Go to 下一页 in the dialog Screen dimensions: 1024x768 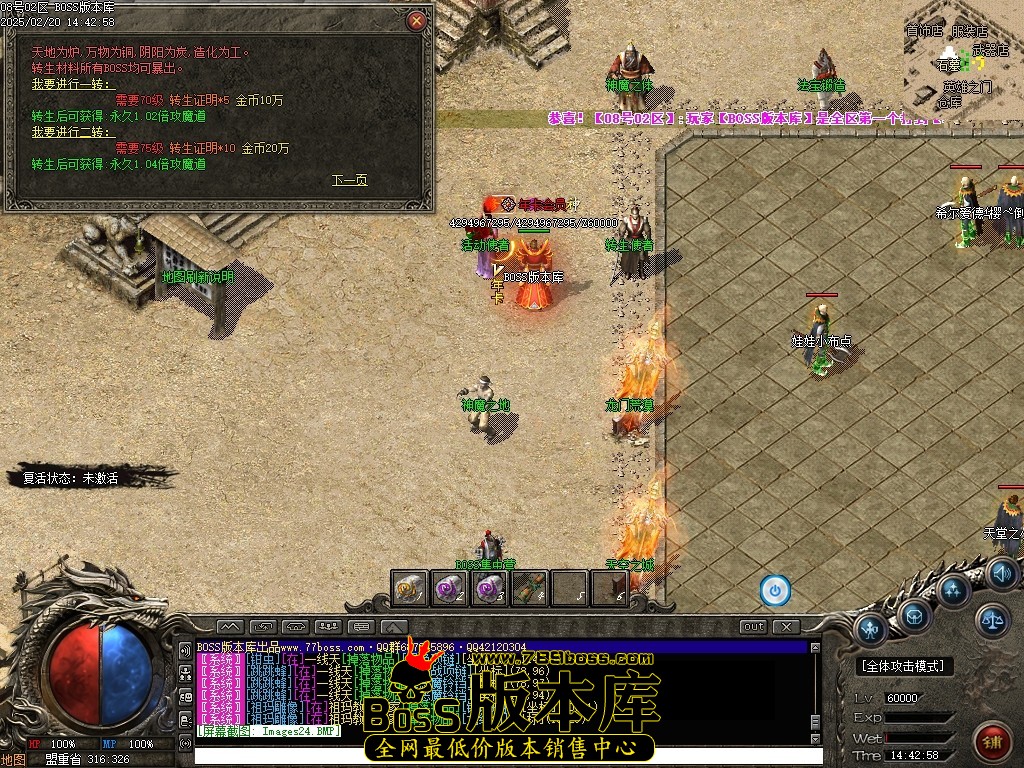[349, 180]
